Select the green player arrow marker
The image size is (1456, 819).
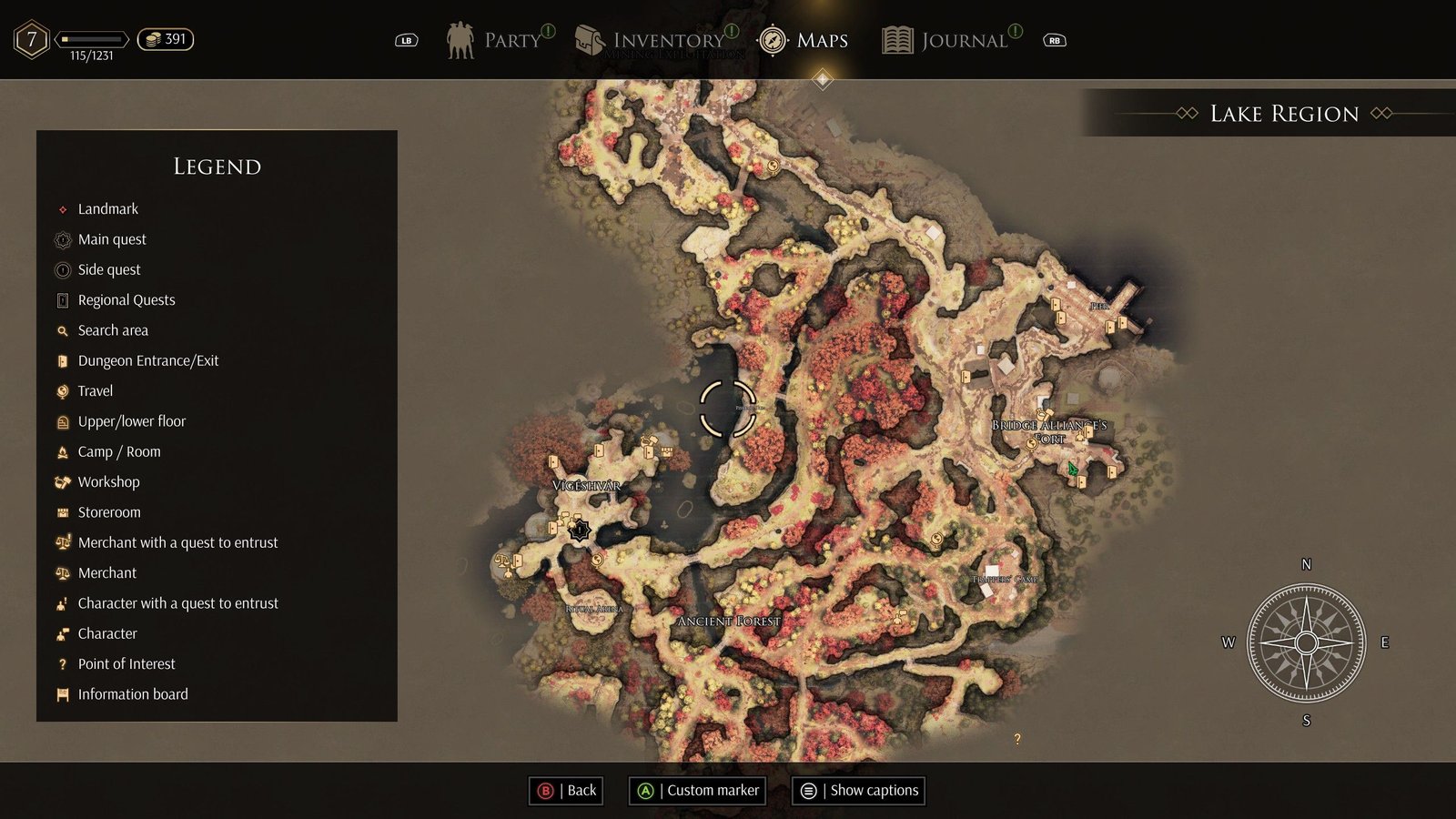tap(1073, 470)
